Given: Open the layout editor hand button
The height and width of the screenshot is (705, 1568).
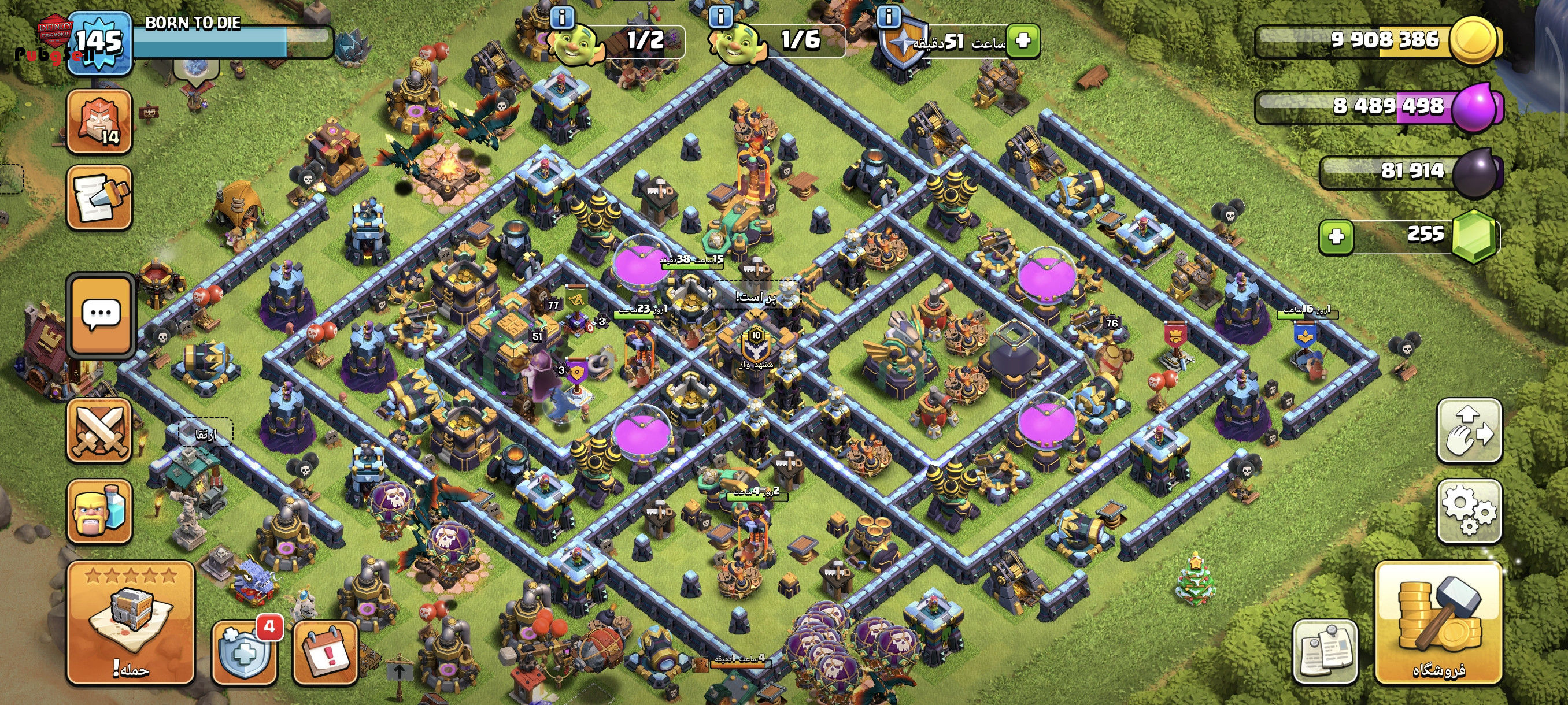Looking at the screenshot, I should (1469, 430).
